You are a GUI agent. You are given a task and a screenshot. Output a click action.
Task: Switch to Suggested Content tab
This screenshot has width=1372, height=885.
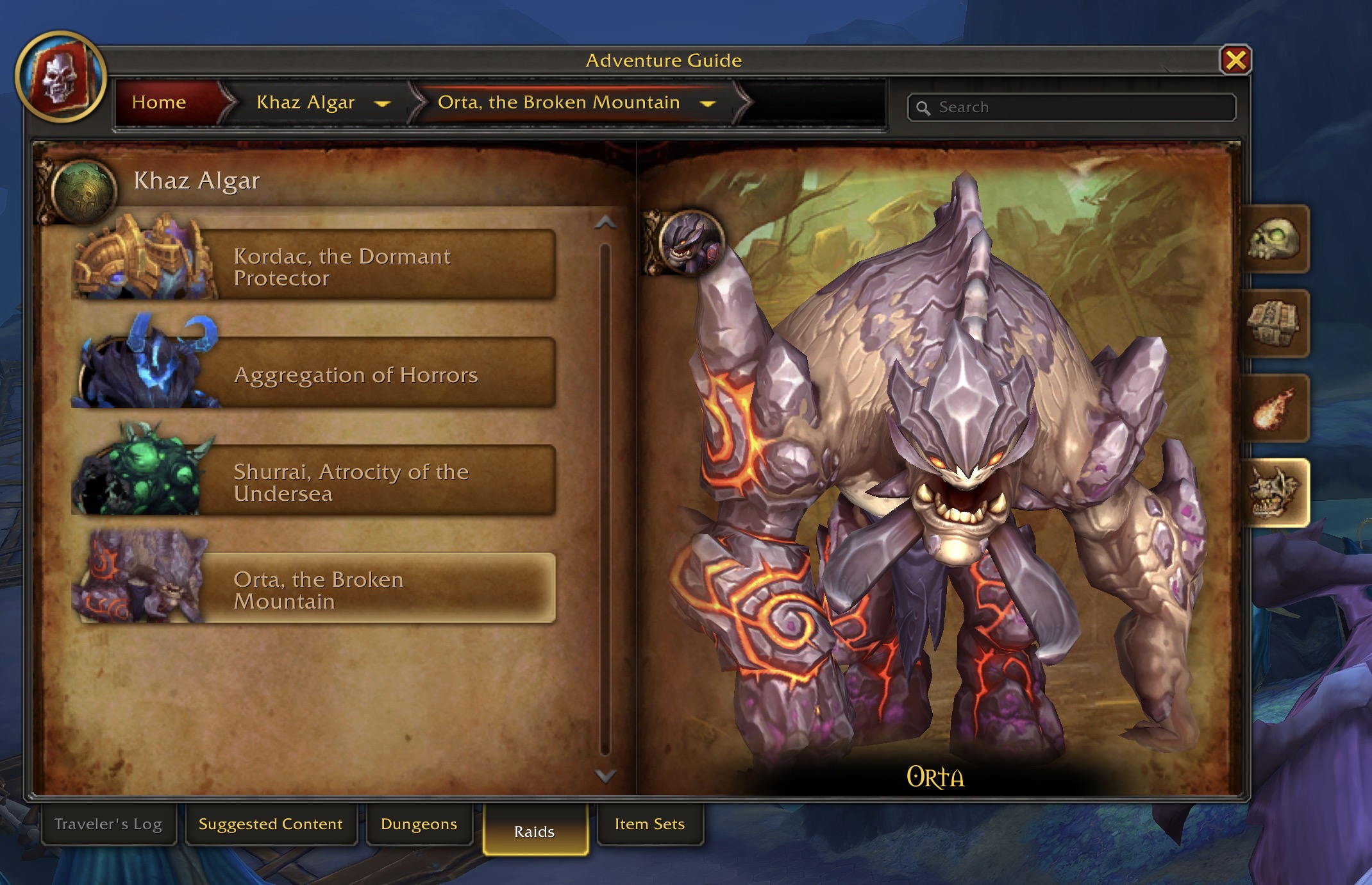271,824
